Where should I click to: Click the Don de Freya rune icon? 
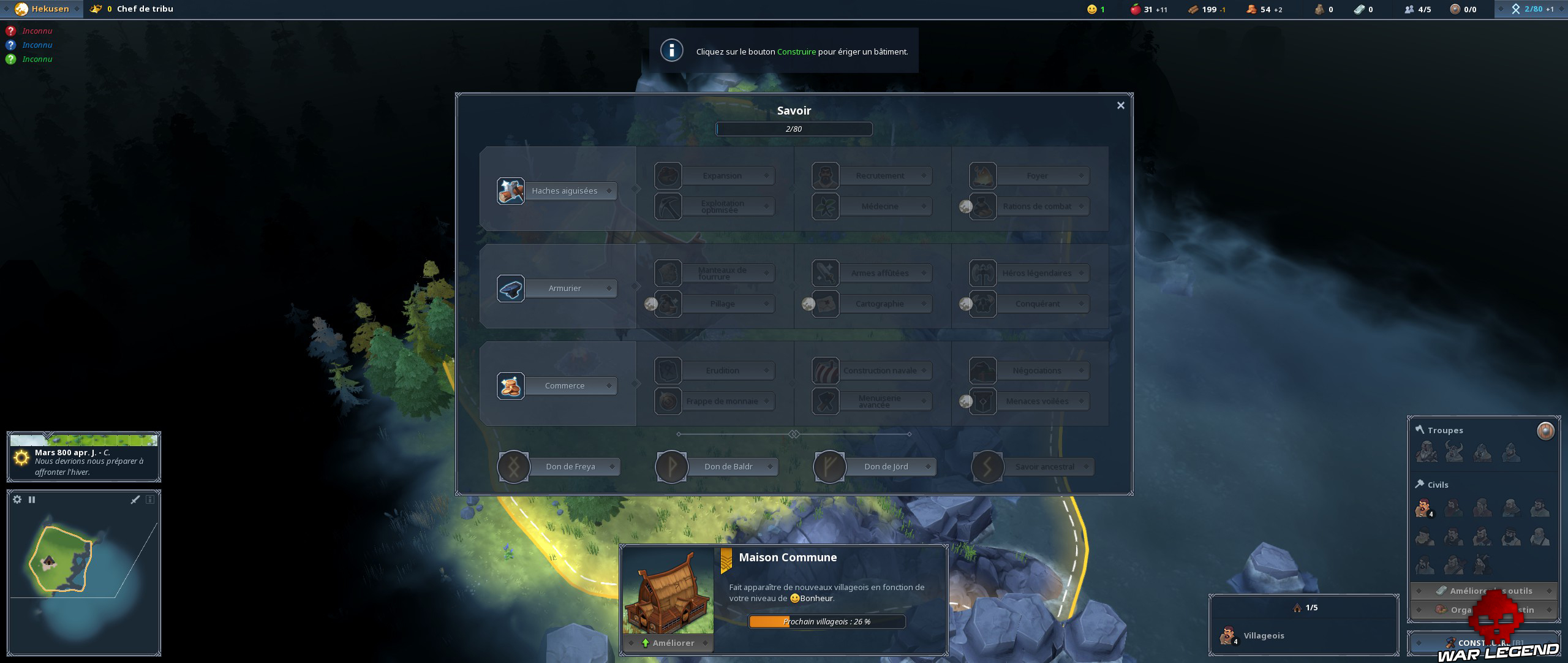[x=513, y=466]
